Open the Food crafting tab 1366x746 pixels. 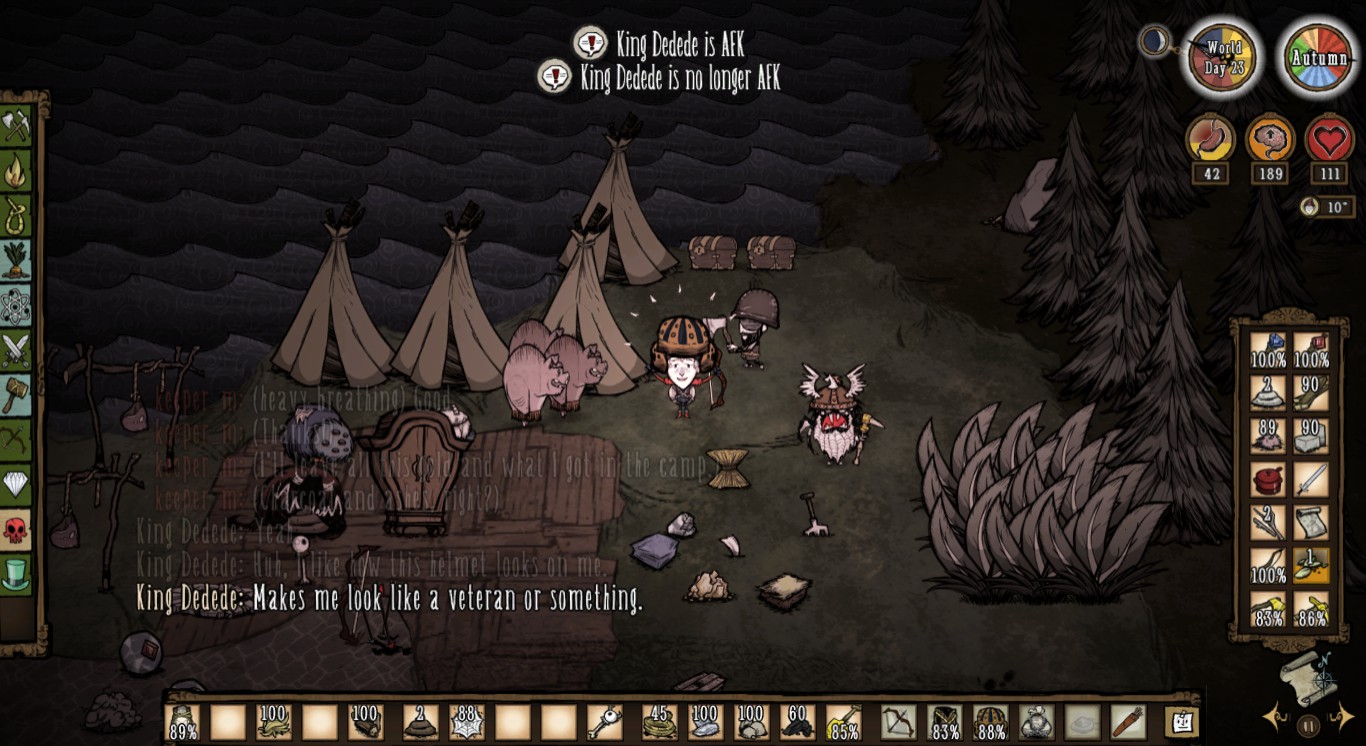pyautogui.click(x=16, y=260)
